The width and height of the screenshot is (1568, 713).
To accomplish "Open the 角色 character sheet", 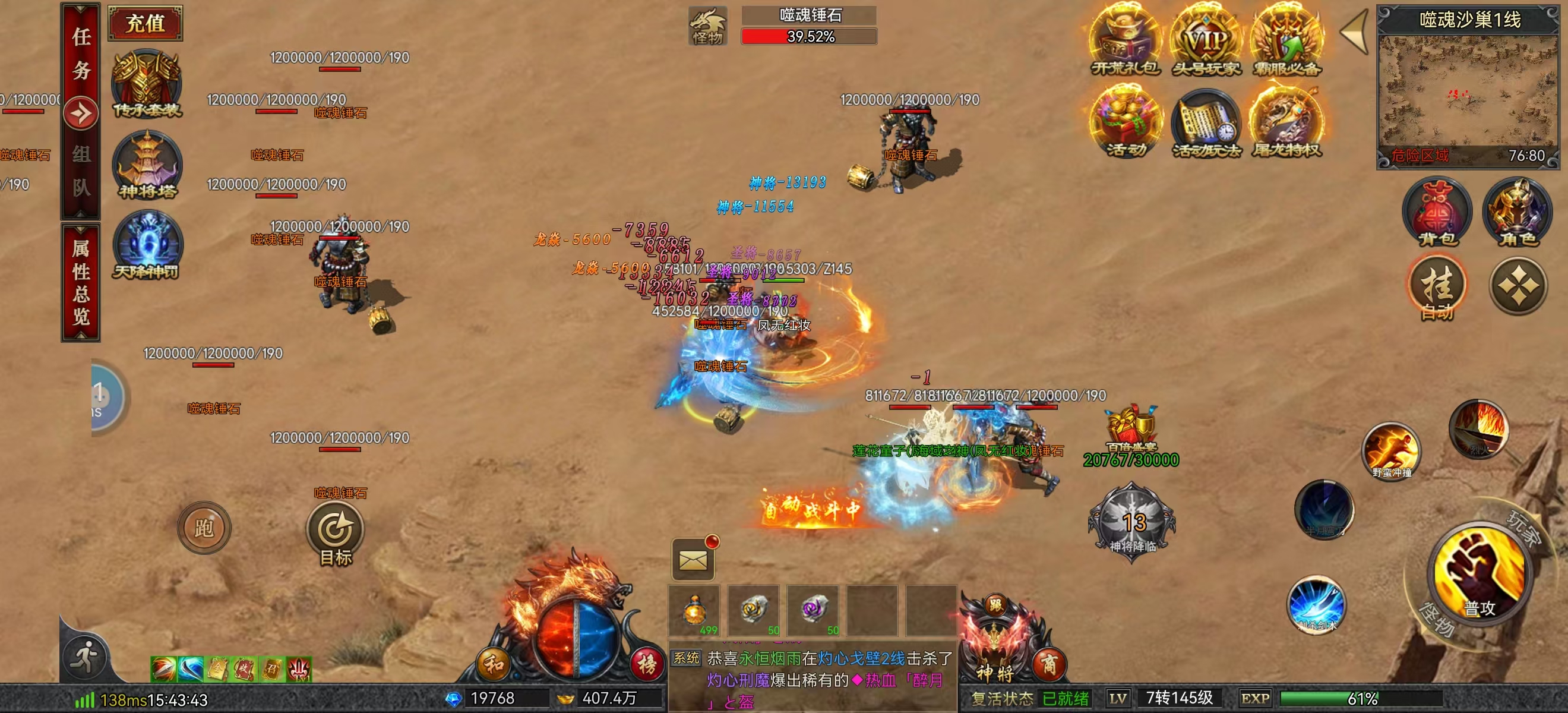I will click(1518, 212).
